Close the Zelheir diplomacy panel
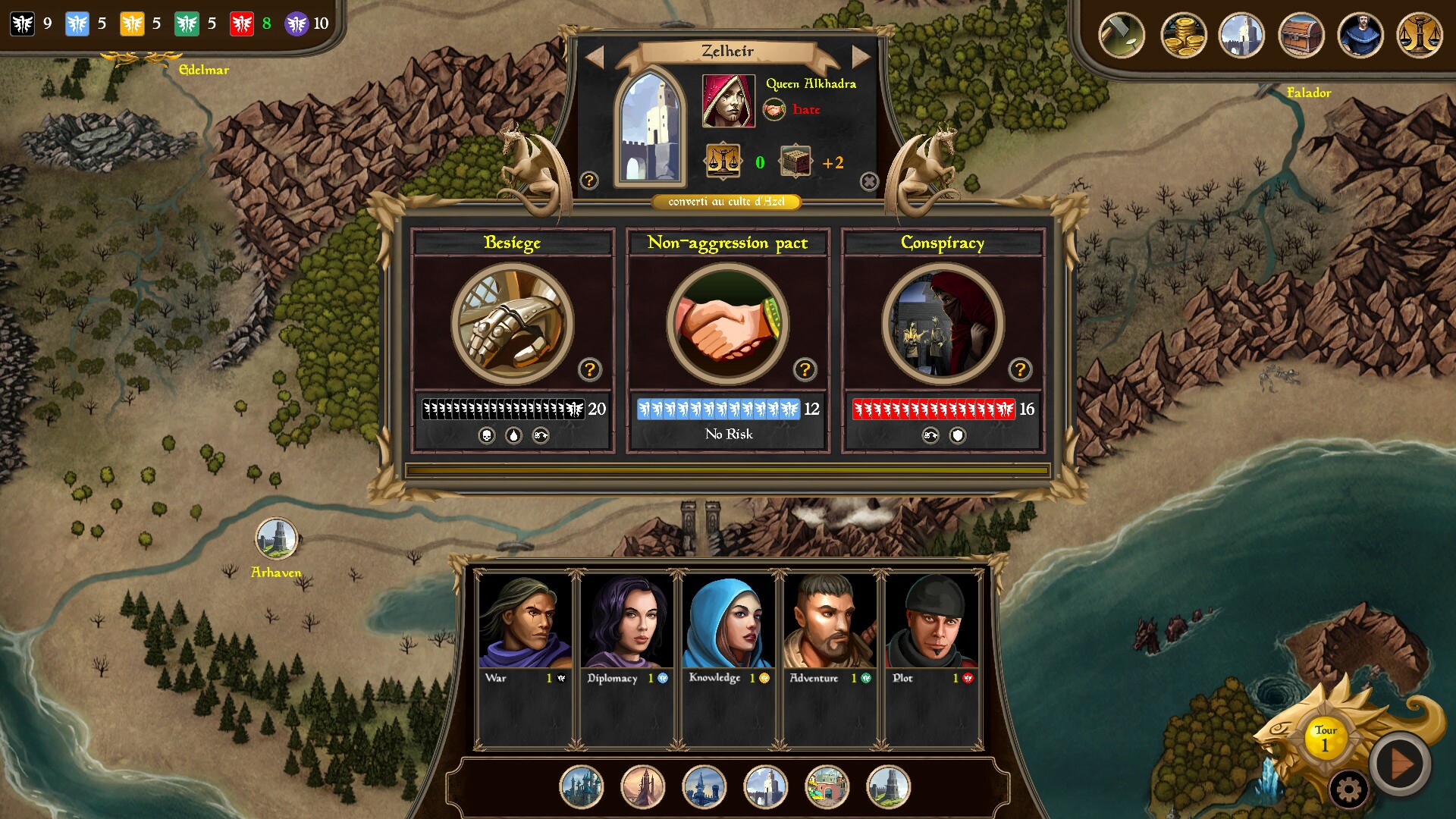The height and width of the screenshot is (819, 1456). (869, 180)
